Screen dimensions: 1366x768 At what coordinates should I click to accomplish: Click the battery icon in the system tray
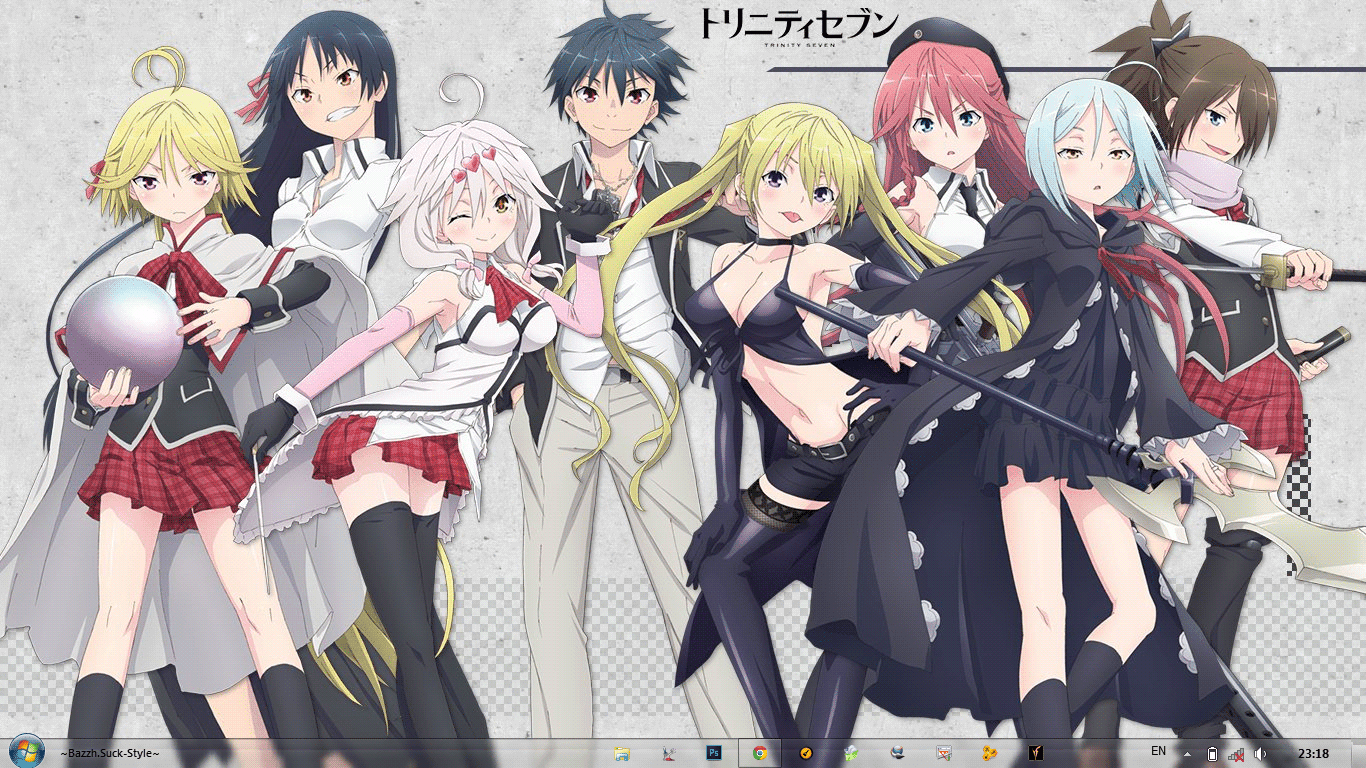pyautogui.click(x=1213, y=753)
